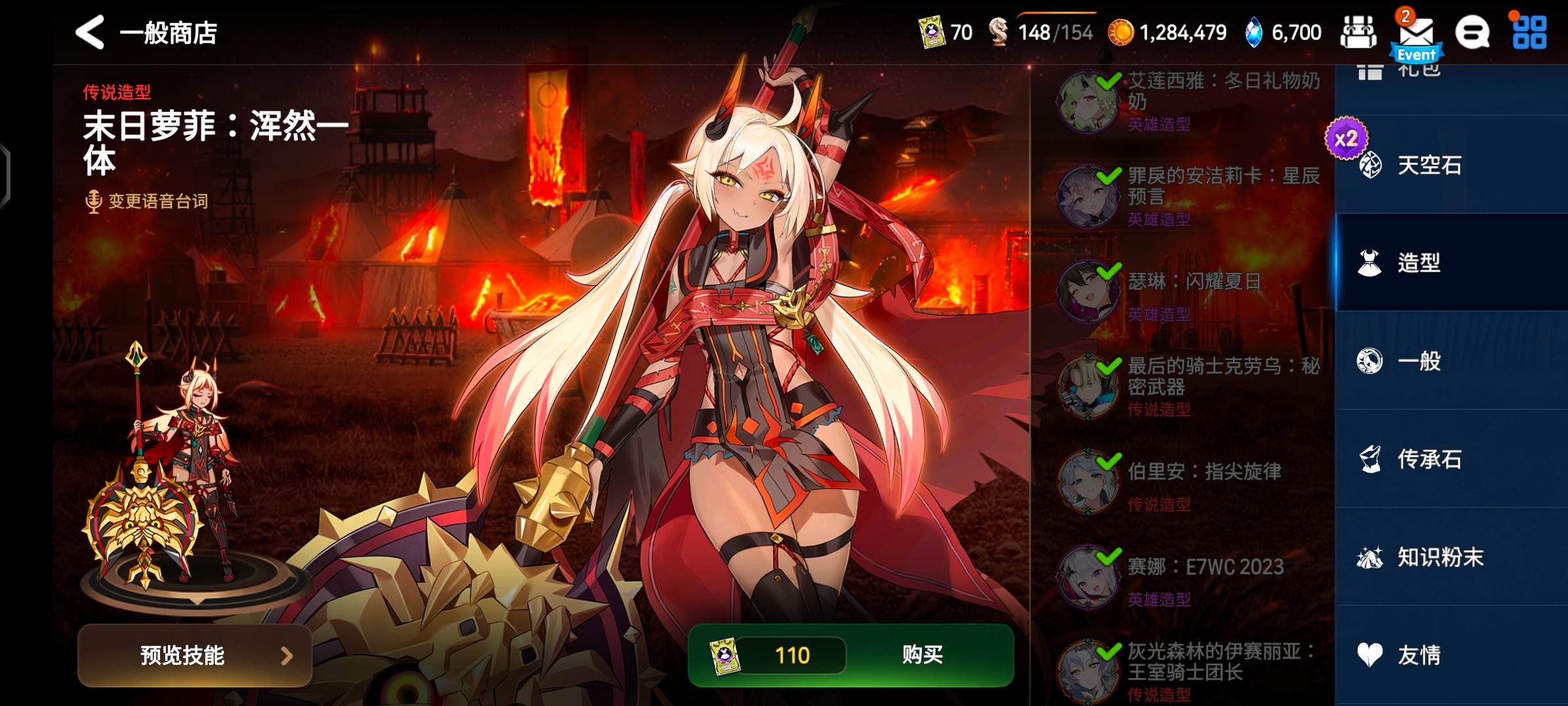Choose 罪戾的安洁莉卡：星辰预言 skin
This screenshot has height=706, width=1568.
[1189, 196]
